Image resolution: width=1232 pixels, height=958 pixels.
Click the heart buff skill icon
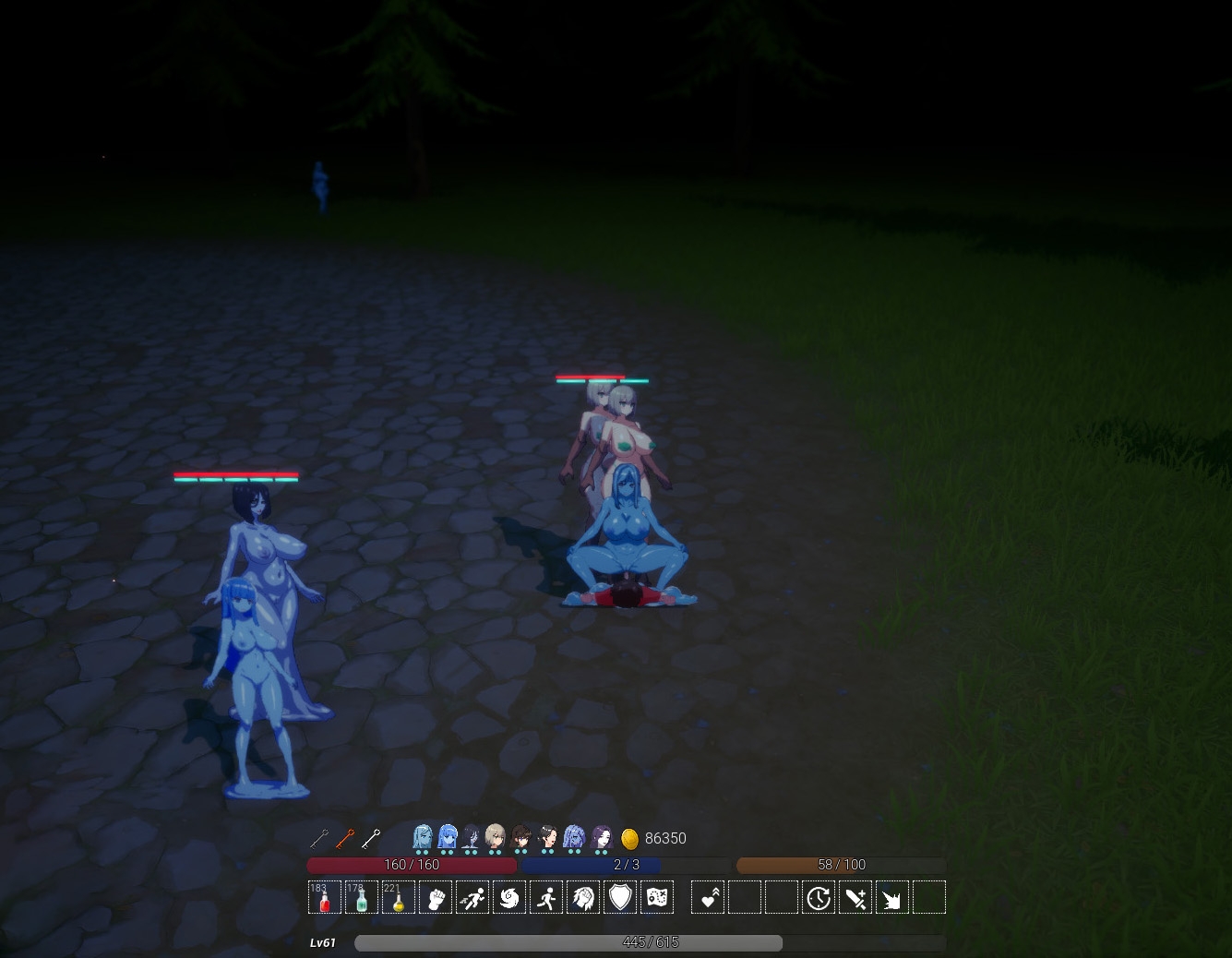point(707,896)
